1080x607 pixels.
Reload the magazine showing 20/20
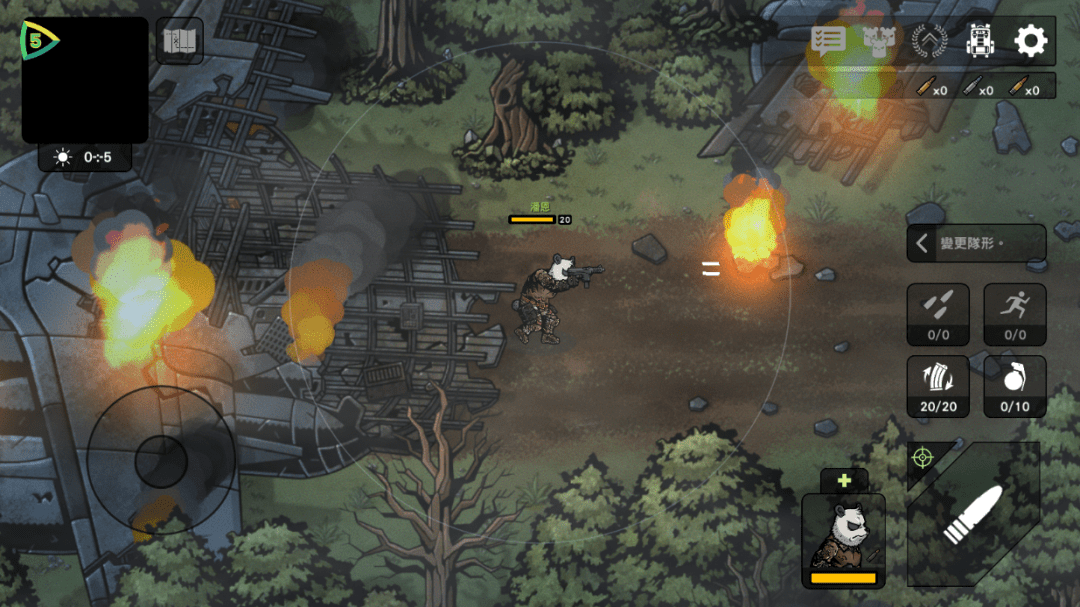(938, 386)
